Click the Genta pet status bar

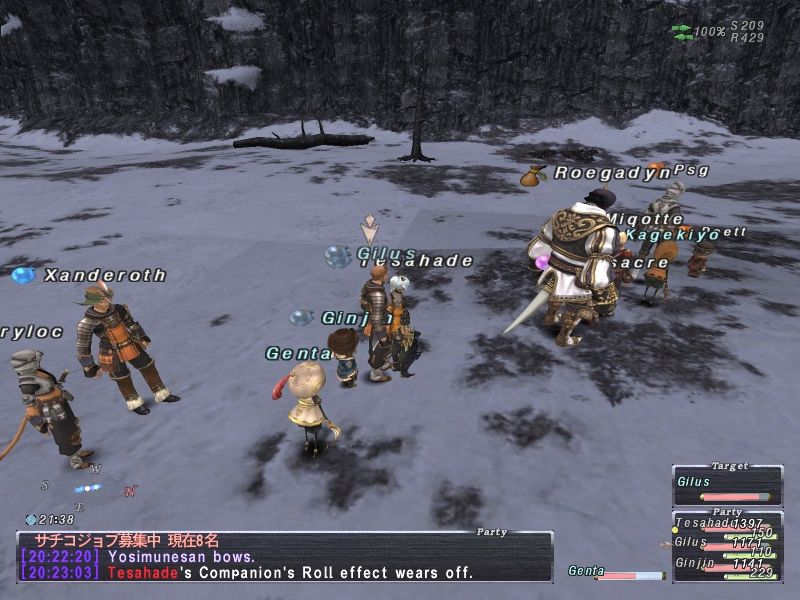point(617,573)
